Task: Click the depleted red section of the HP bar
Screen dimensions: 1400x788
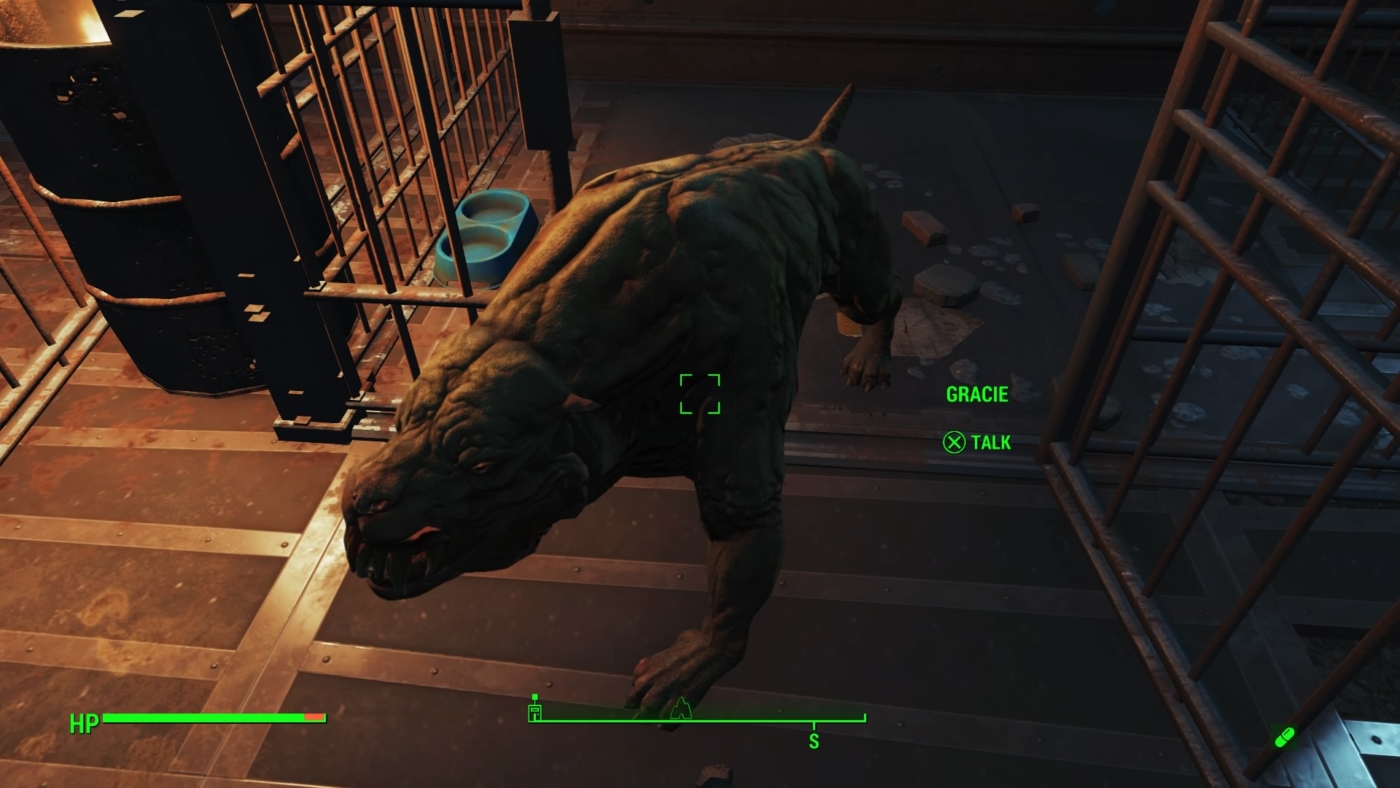Action: (x=315, y=717)
